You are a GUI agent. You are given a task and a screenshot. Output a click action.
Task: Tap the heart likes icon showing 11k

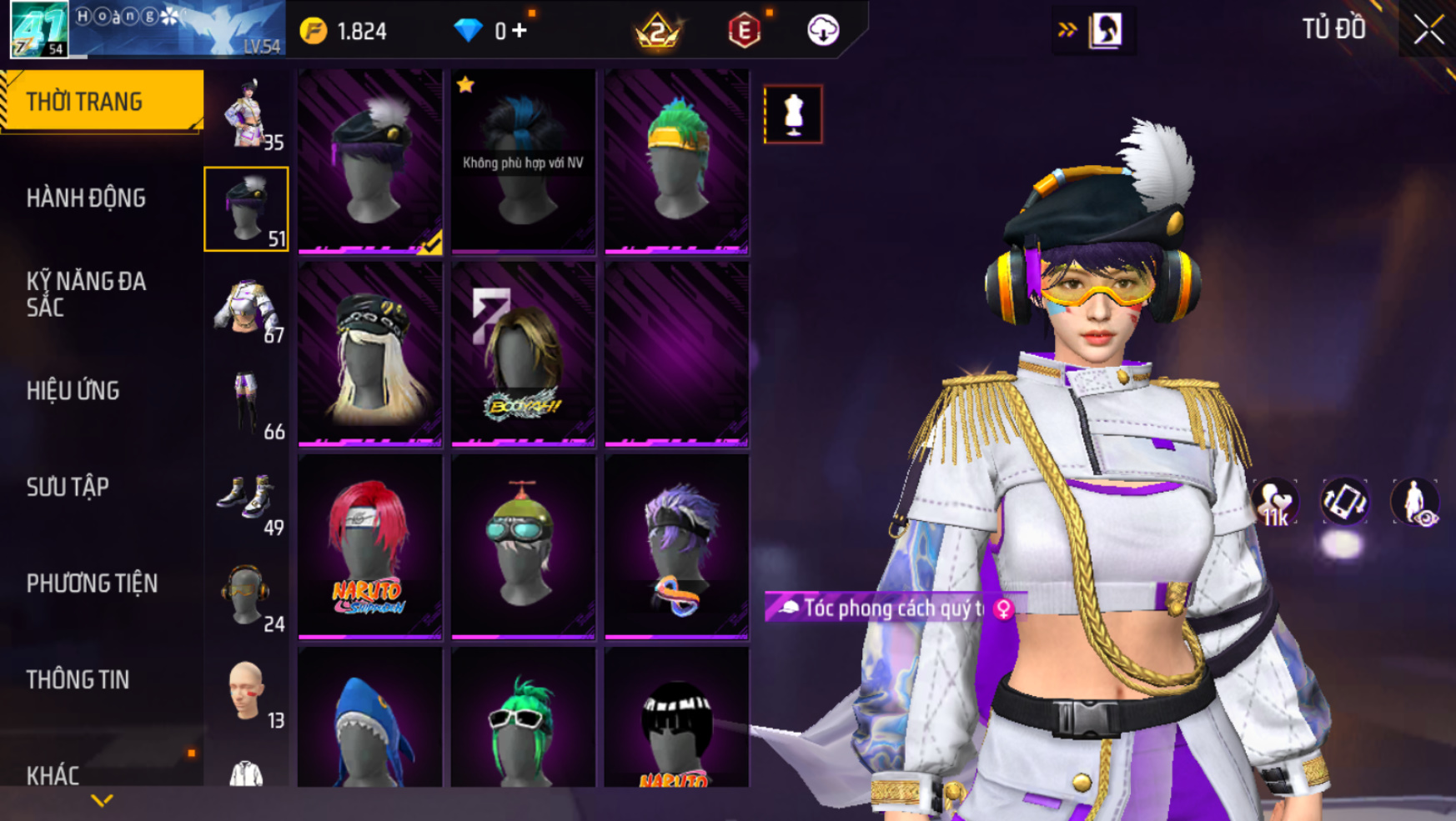[1273, 503]
